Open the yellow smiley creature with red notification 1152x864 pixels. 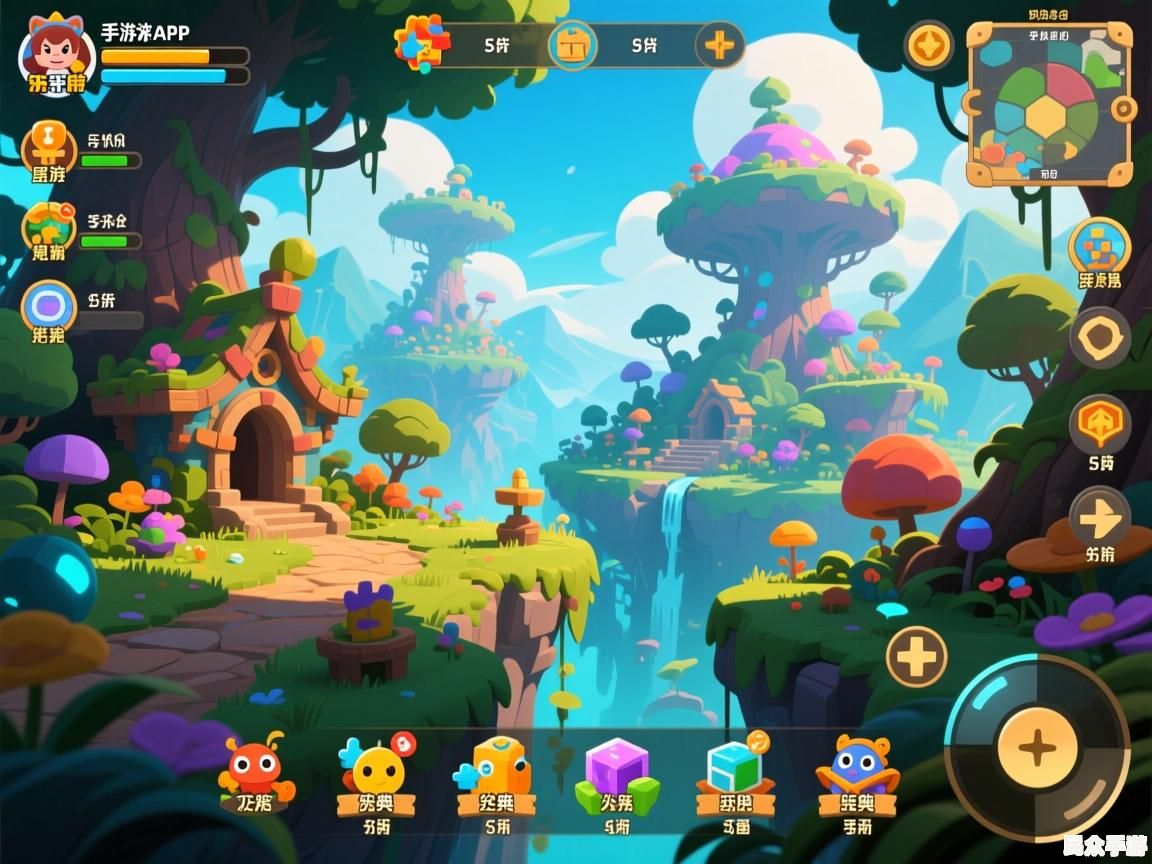[377, 768]
